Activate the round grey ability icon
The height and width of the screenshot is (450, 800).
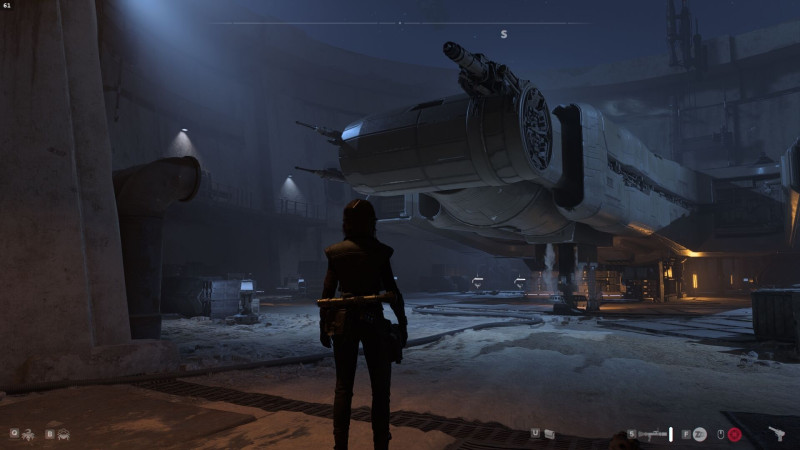point(700,434)
